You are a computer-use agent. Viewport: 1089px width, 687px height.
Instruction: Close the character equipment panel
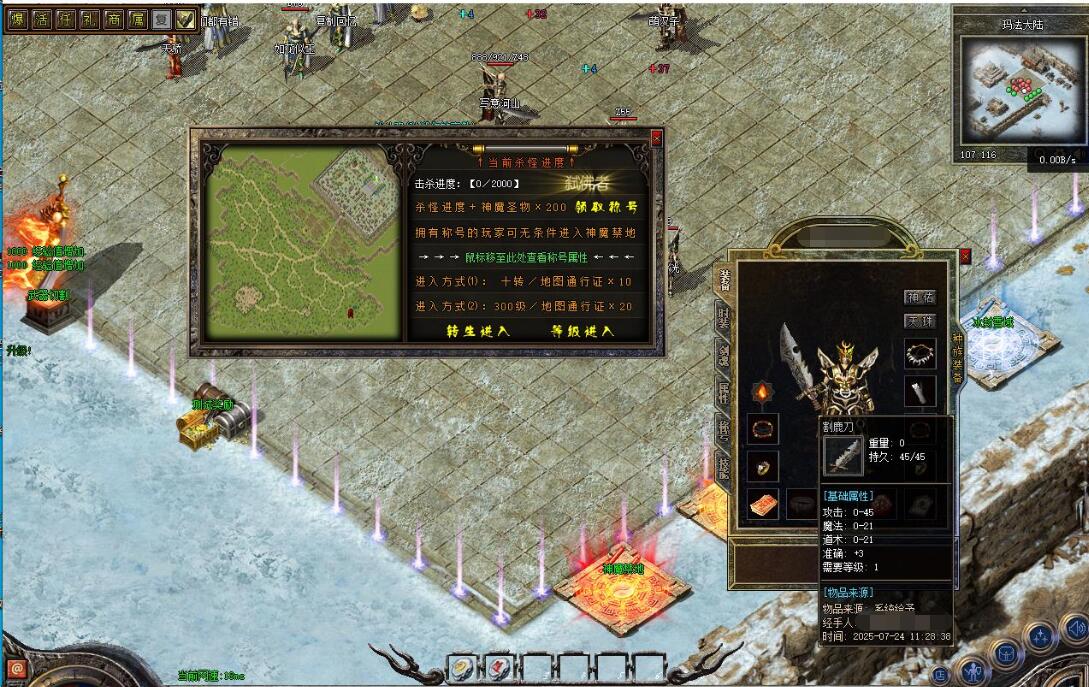click(965, 257)
